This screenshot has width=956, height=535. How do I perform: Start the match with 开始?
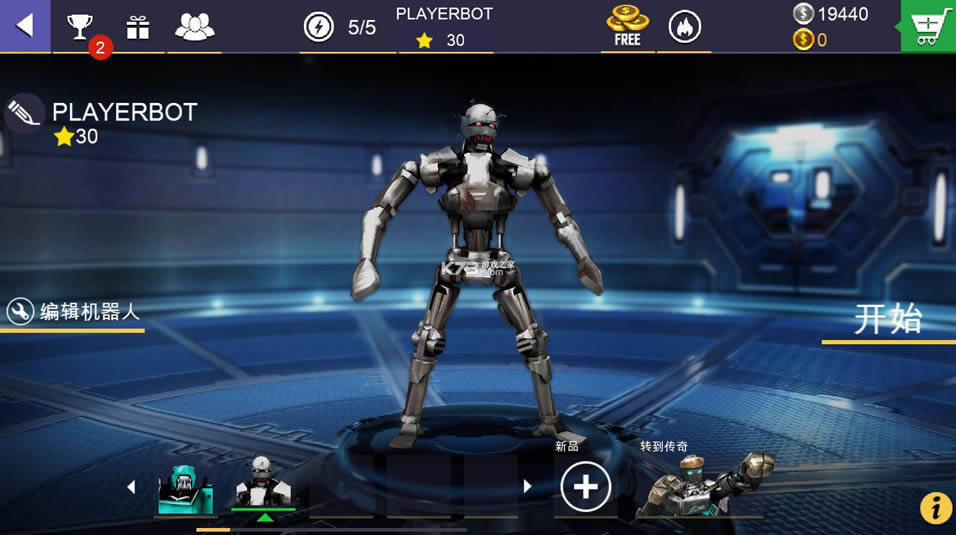click(x=887, y=320)
